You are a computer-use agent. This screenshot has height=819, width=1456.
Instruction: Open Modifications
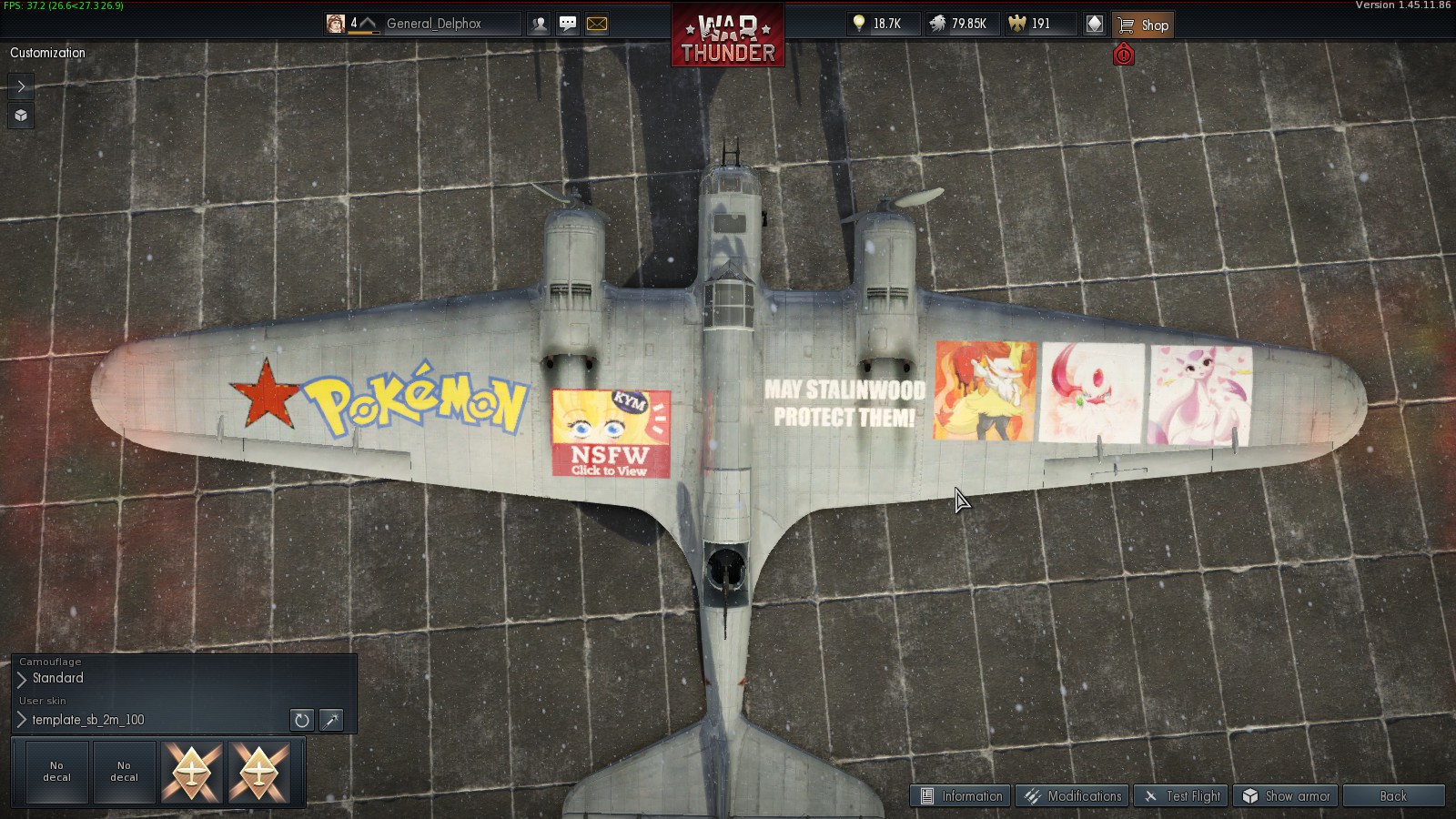(x=1073, y=796)
